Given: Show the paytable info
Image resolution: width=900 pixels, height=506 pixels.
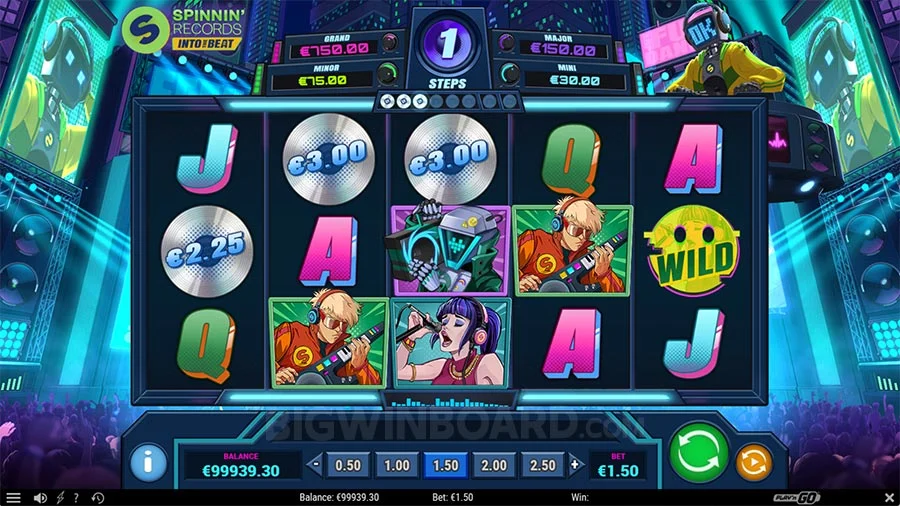Looking at the screenshot, I should [x=148, y=463].
